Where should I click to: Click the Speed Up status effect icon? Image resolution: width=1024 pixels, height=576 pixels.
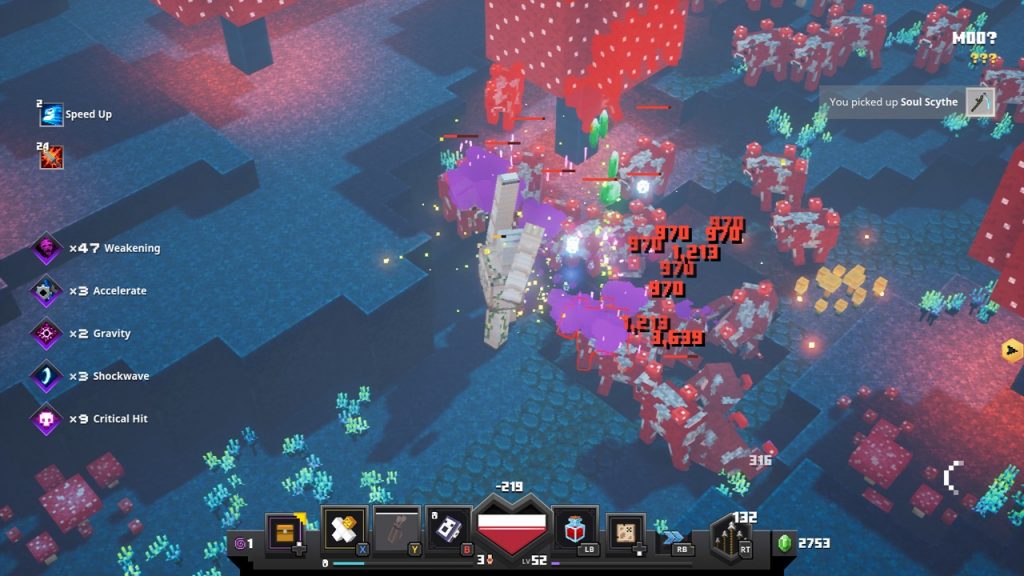click(x=51, y=114)
